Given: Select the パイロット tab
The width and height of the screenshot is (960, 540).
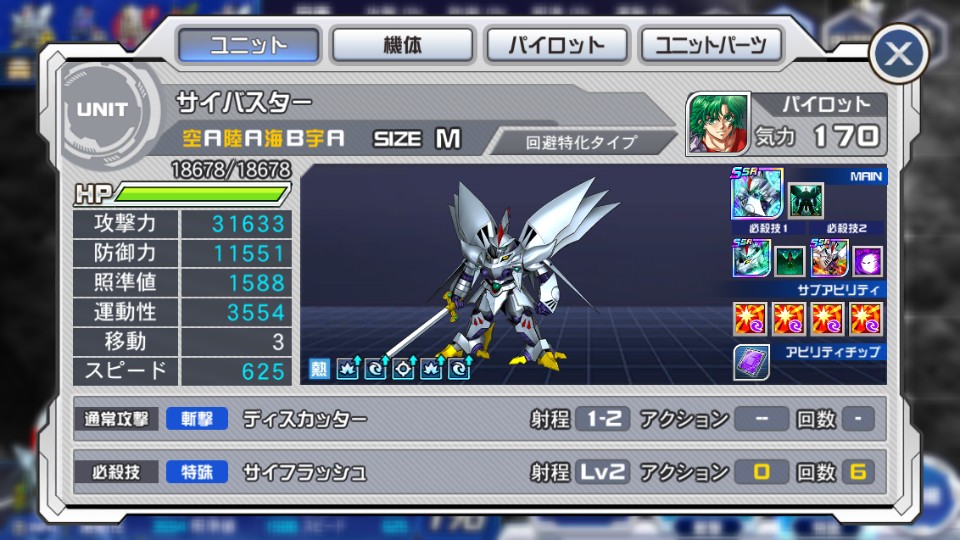Looking at the screenshot, I should [x=557, y=45].
